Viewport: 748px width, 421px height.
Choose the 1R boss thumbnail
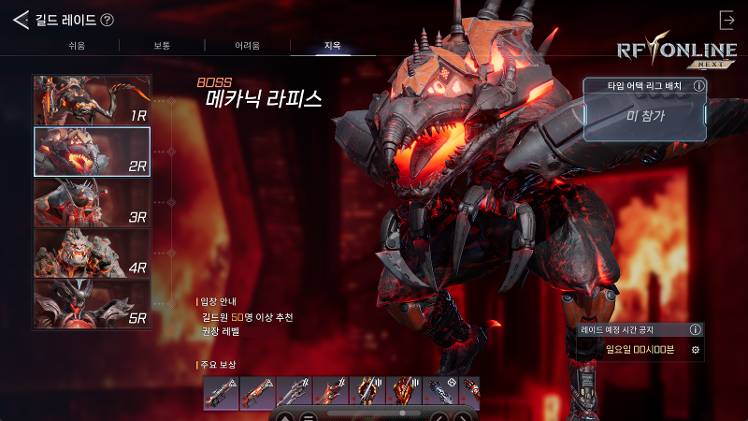point(92,100)
